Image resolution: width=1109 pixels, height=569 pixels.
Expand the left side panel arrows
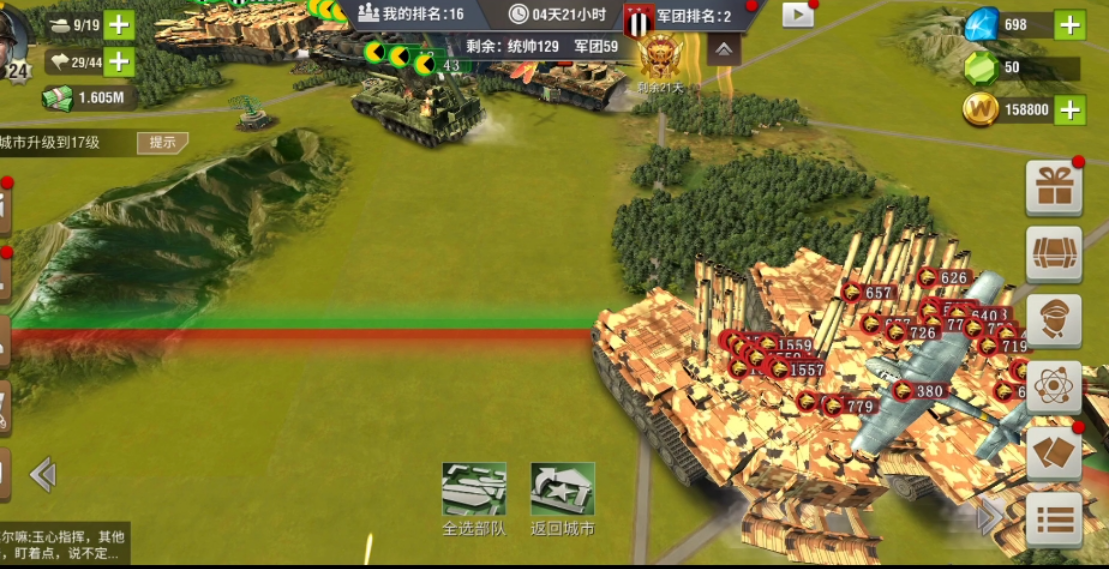[42, 474]
